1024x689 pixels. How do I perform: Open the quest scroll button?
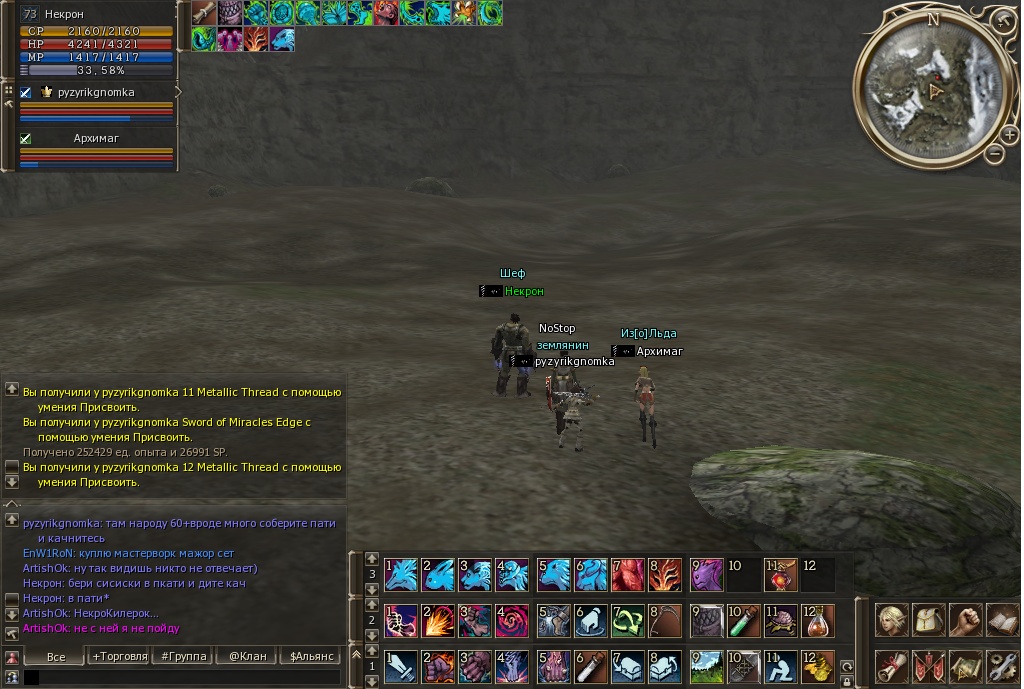(x=892, y=666)
